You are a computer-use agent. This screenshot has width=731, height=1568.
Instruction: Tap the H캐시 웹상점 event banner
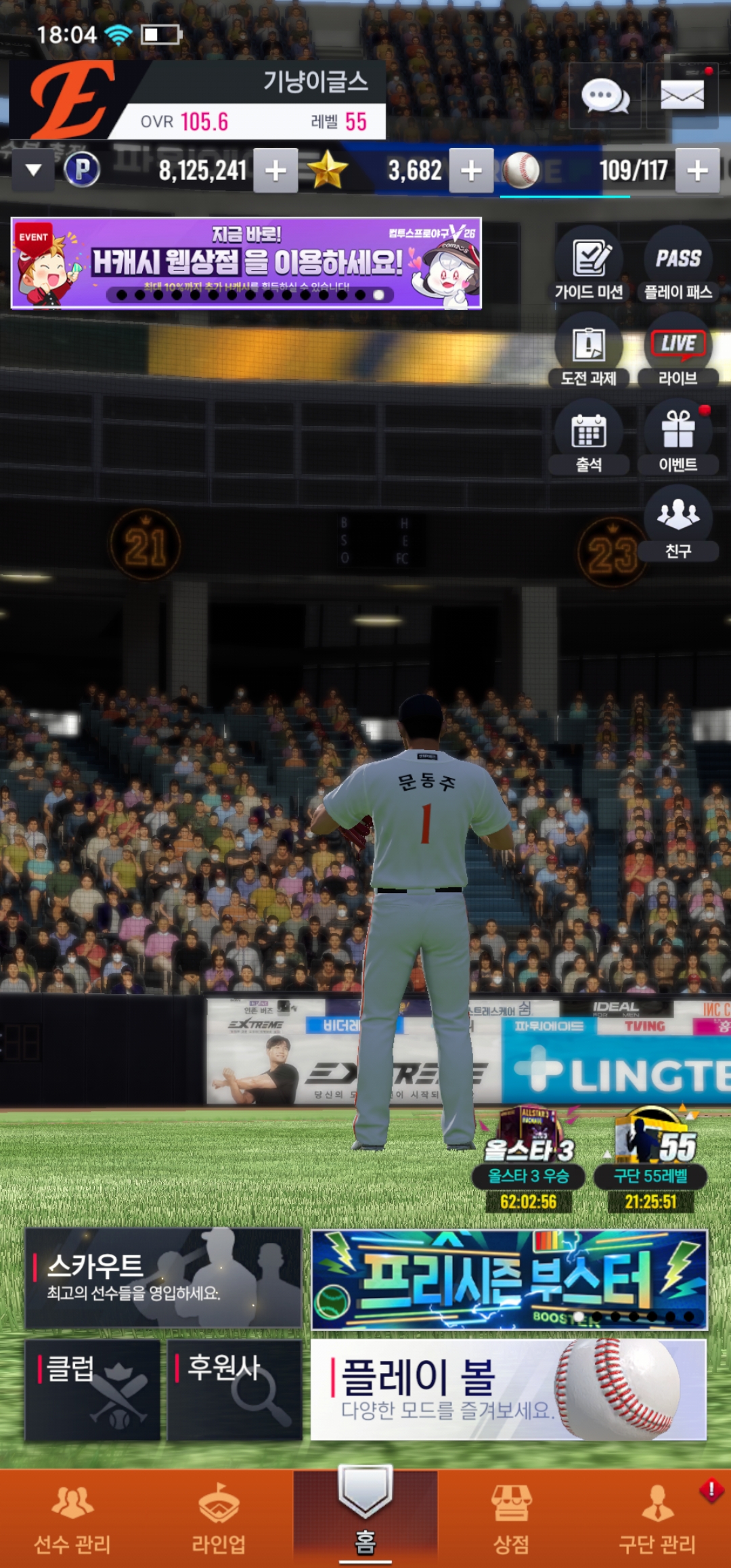click(x=246, y=263)
